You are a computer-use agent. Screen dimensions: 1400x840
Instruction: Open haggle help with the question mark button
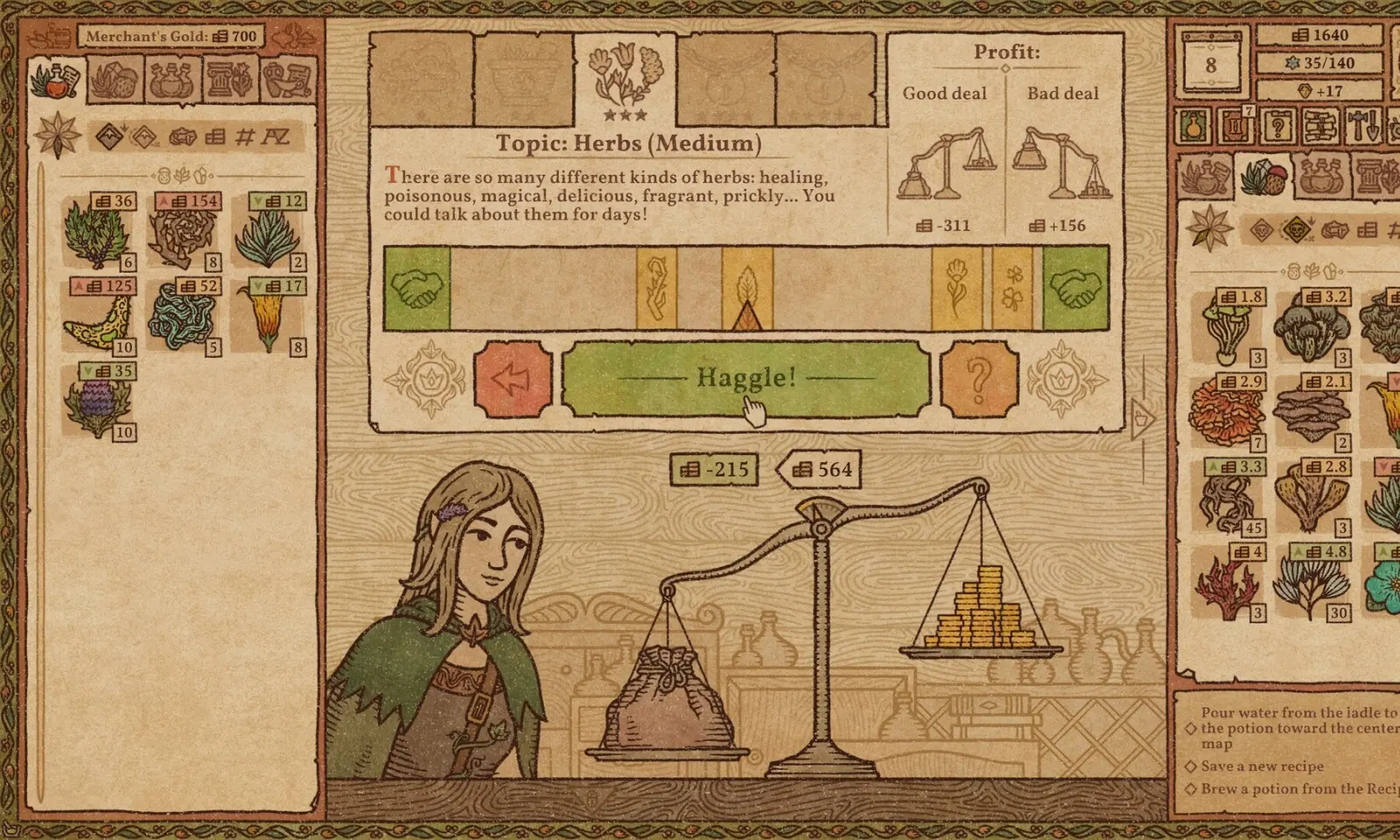click(979, 379)
